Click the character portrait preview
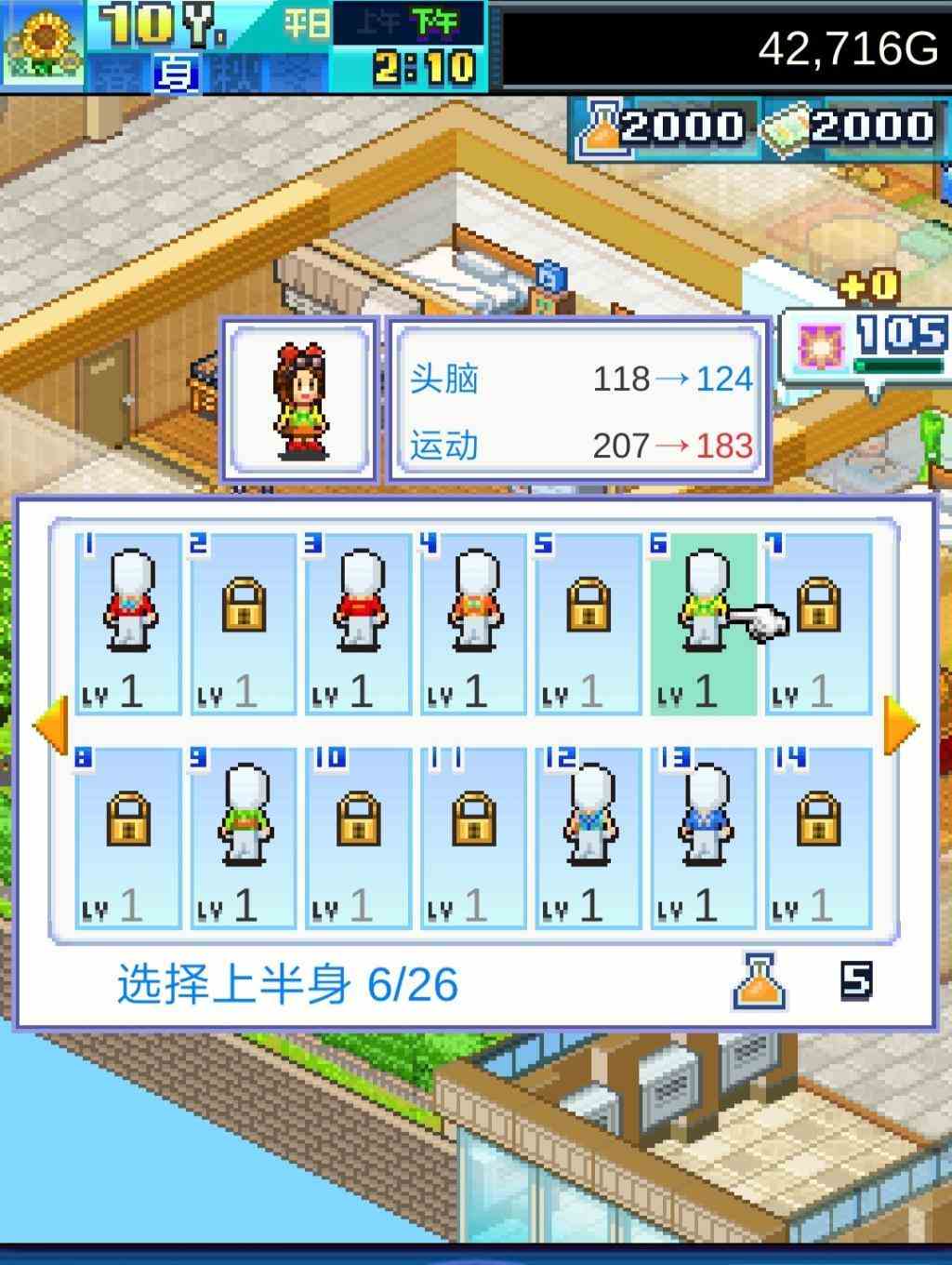Screen dimensions: 952x1265 [x=300, y=400]
